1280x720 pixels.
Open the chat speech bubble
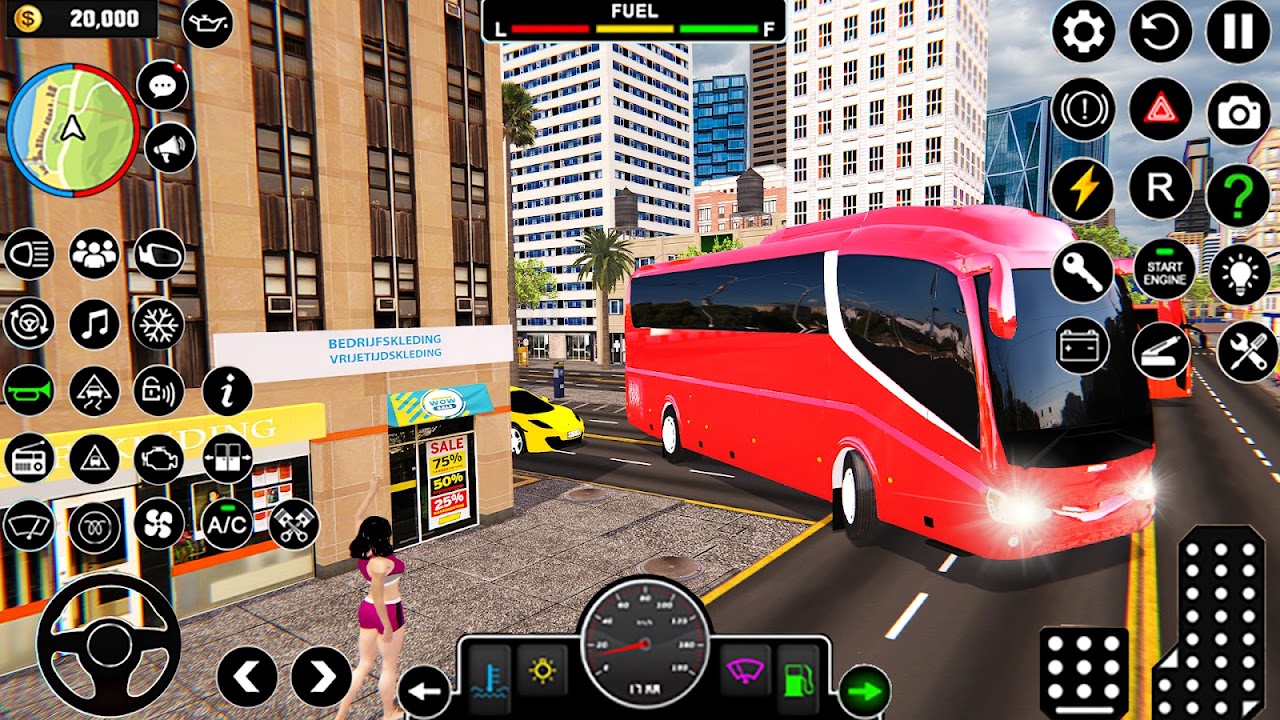[162, 85]
